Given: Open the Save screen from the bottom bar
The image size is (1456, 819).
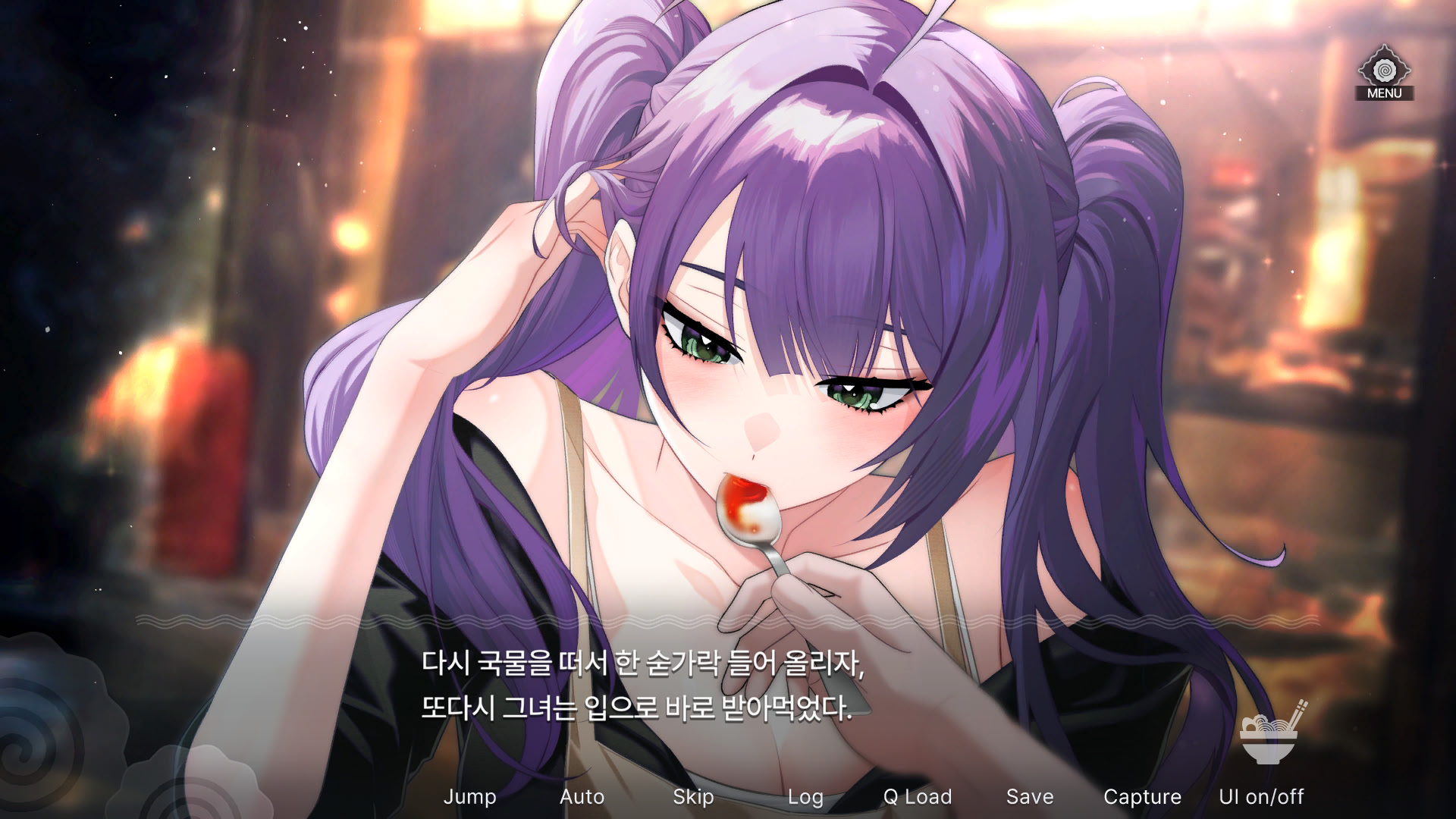Looking at the screenshot, I should pyautogui.click(x=1030, y=797).
